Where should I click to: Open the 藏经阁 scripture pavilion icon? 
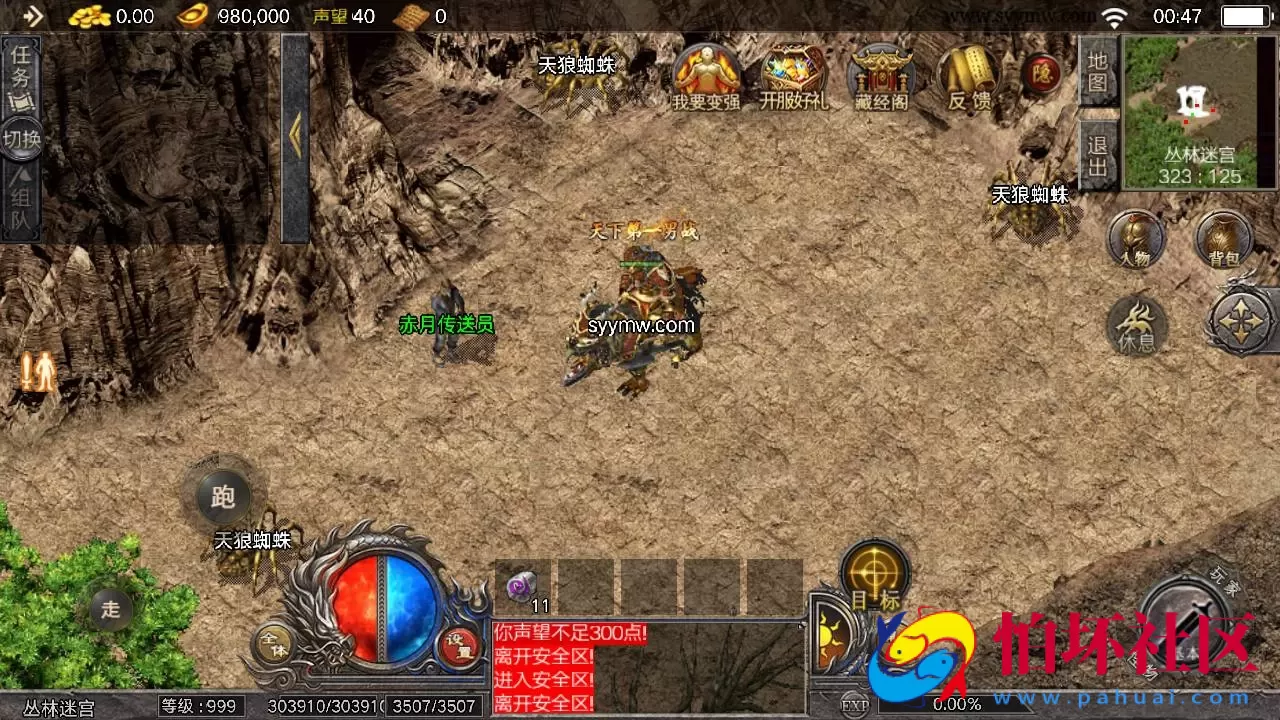(x=880, y=75)
